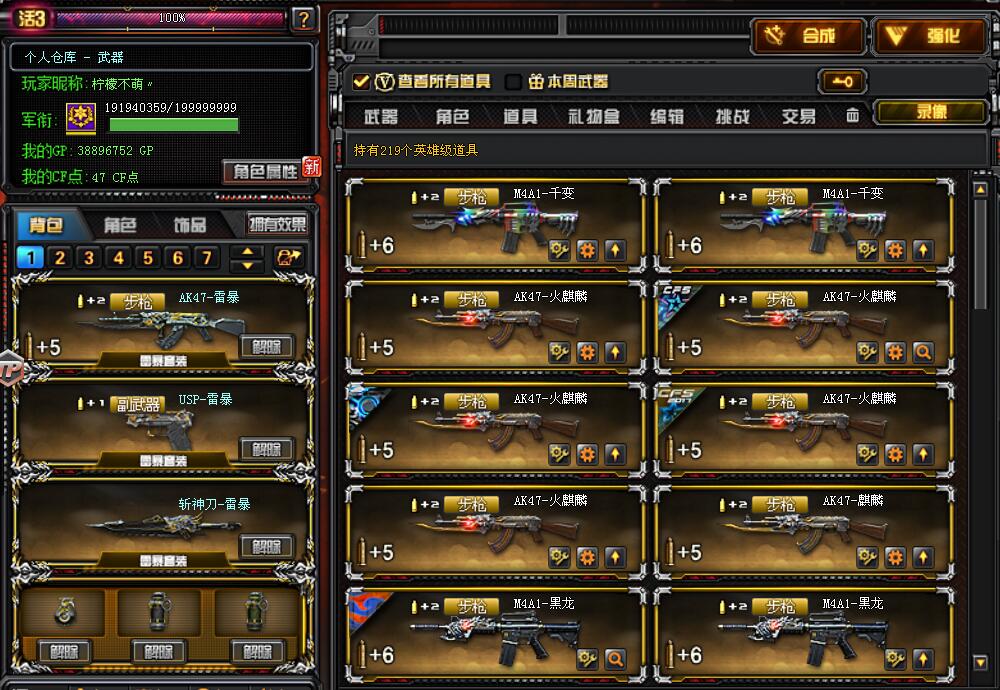
Task: Open the 礼物盒 gift box tab
Action: [594, 117]
